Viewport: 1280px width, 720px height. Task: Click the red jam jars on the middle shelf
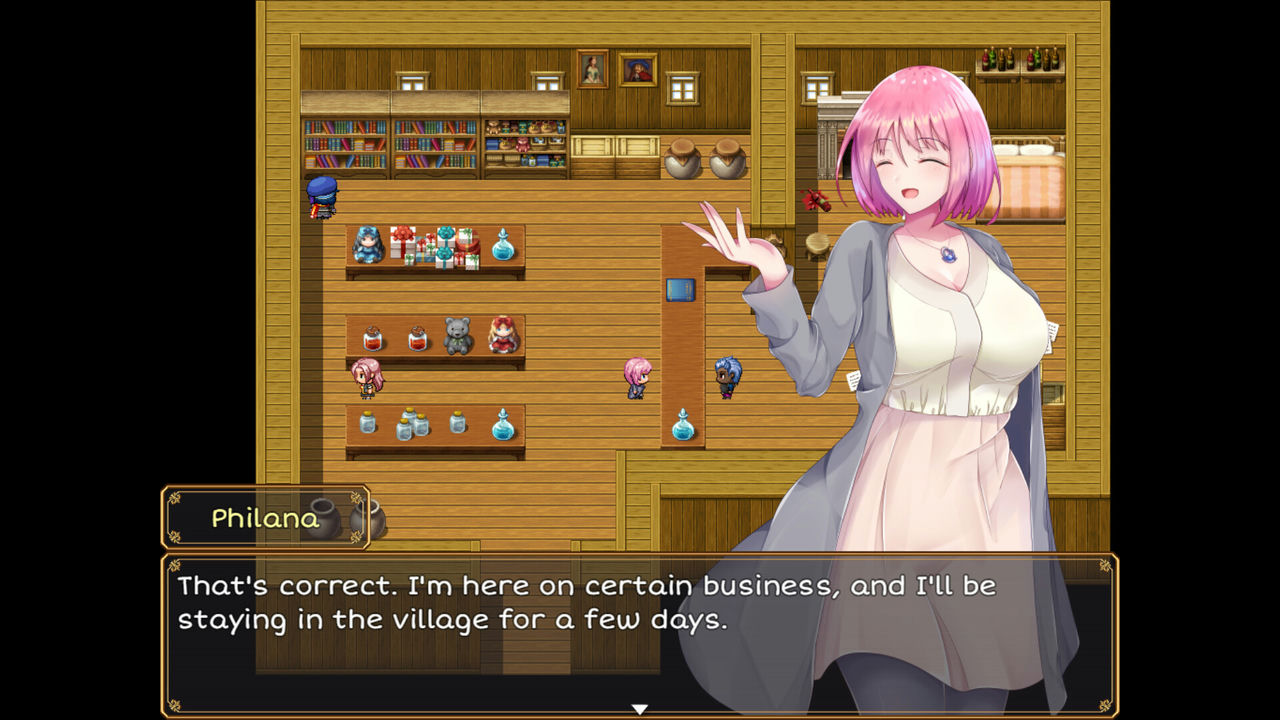coord(395,338)
